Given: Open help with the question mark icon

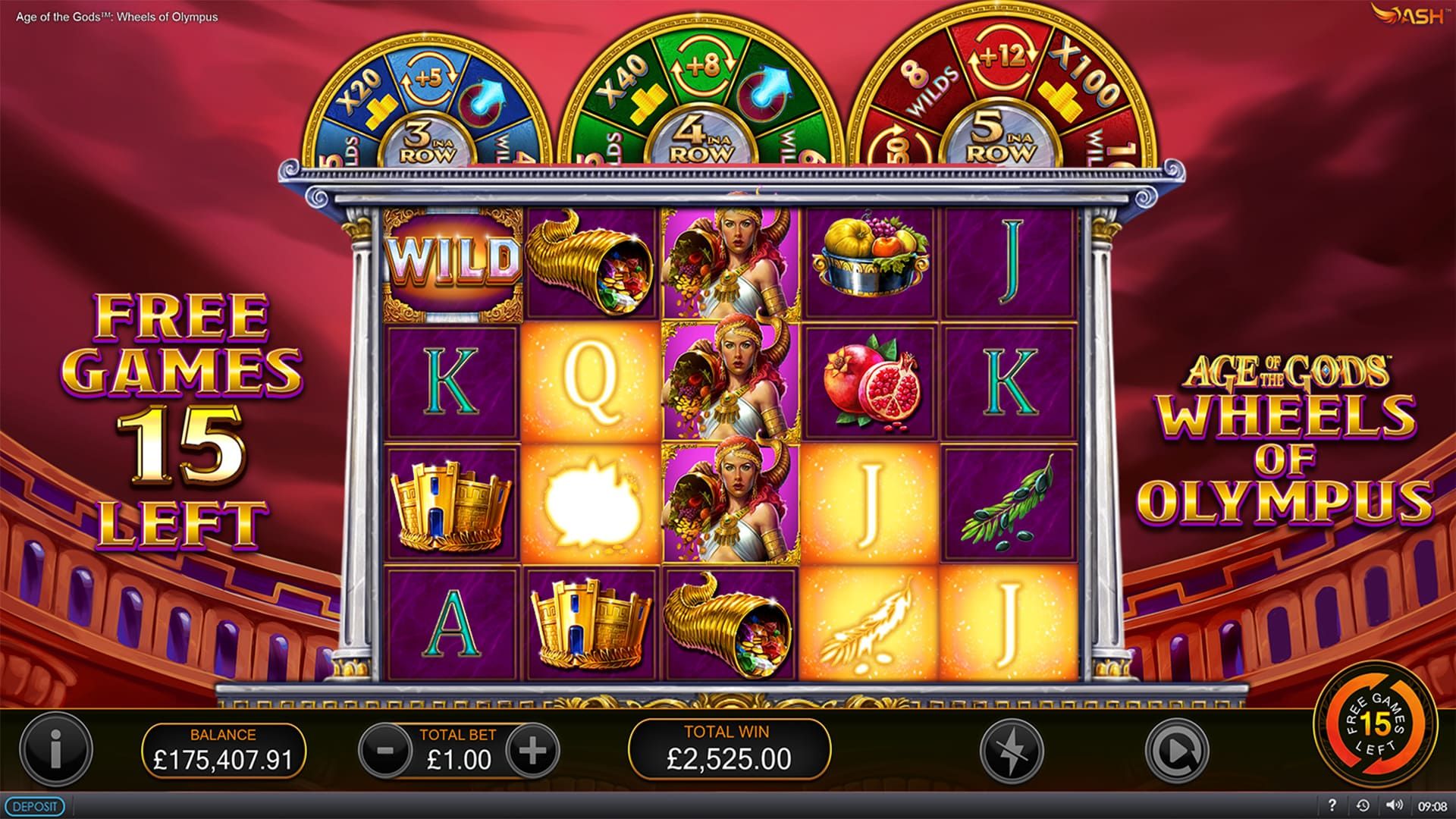Looking at the screenshot, I should (1332, 806).
